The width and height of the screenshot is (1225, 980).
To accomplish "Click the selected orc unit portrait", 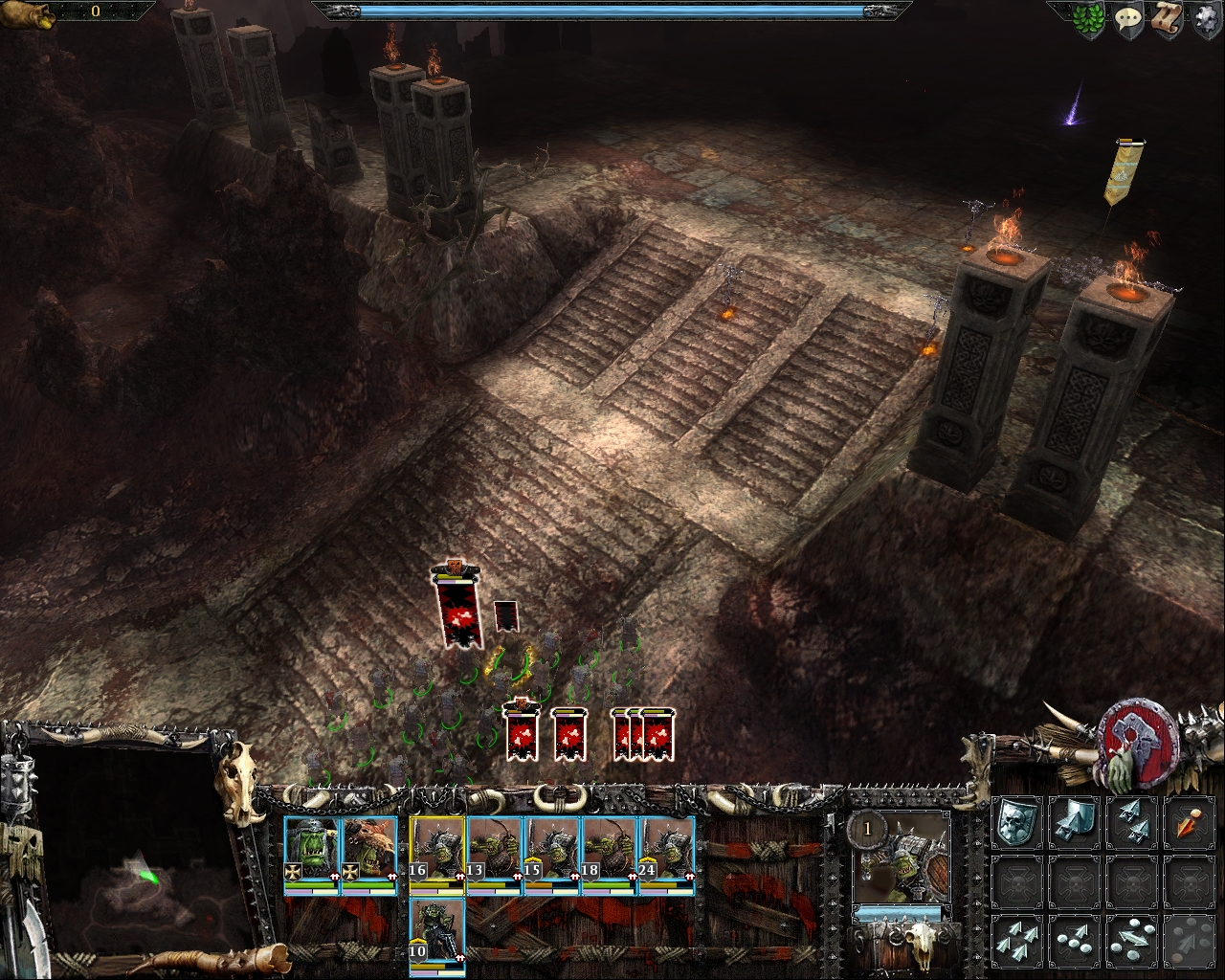I will coord(902,858).
